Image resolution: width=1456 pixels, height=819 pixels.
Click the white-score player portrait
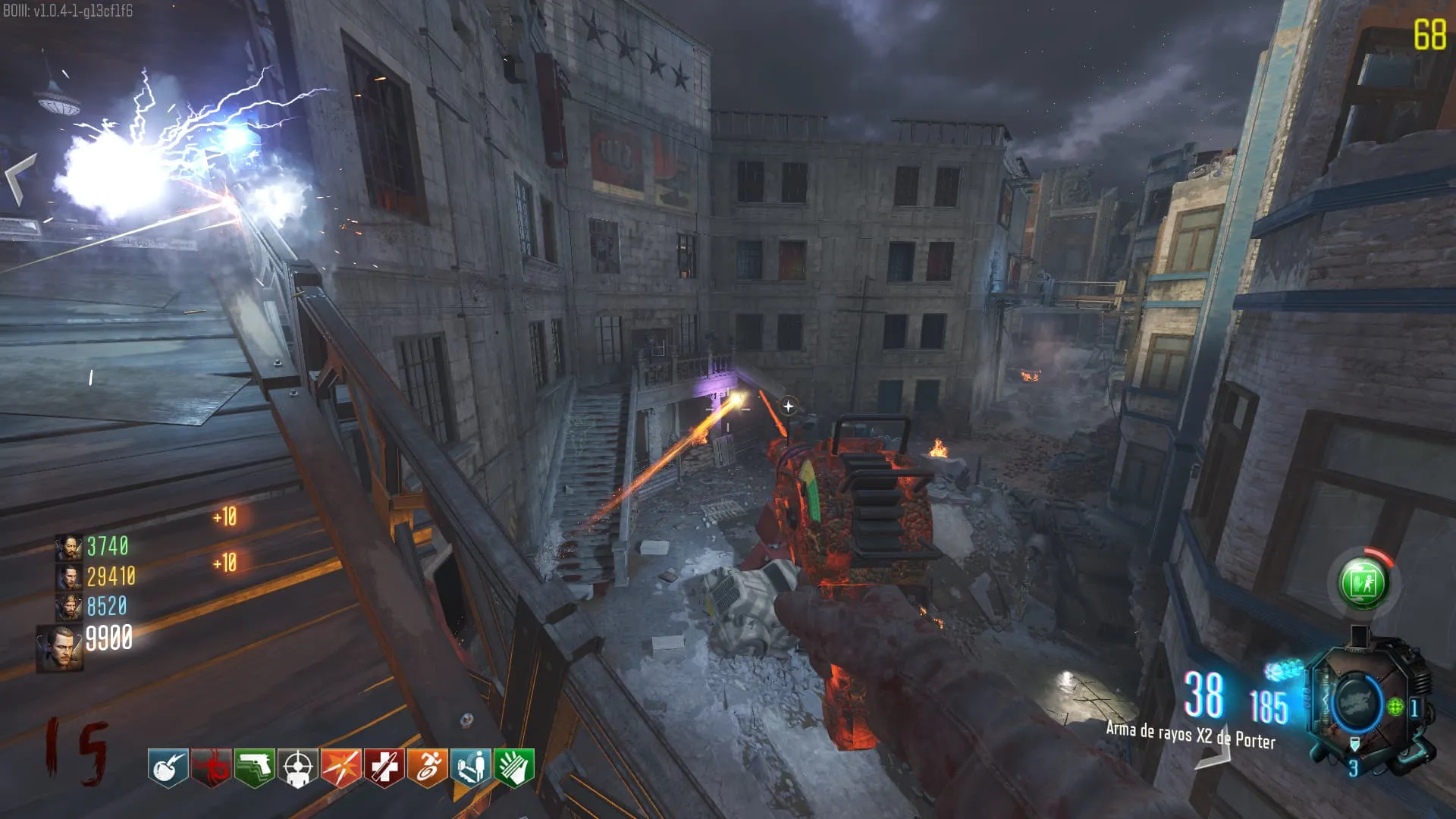point(59,648)
